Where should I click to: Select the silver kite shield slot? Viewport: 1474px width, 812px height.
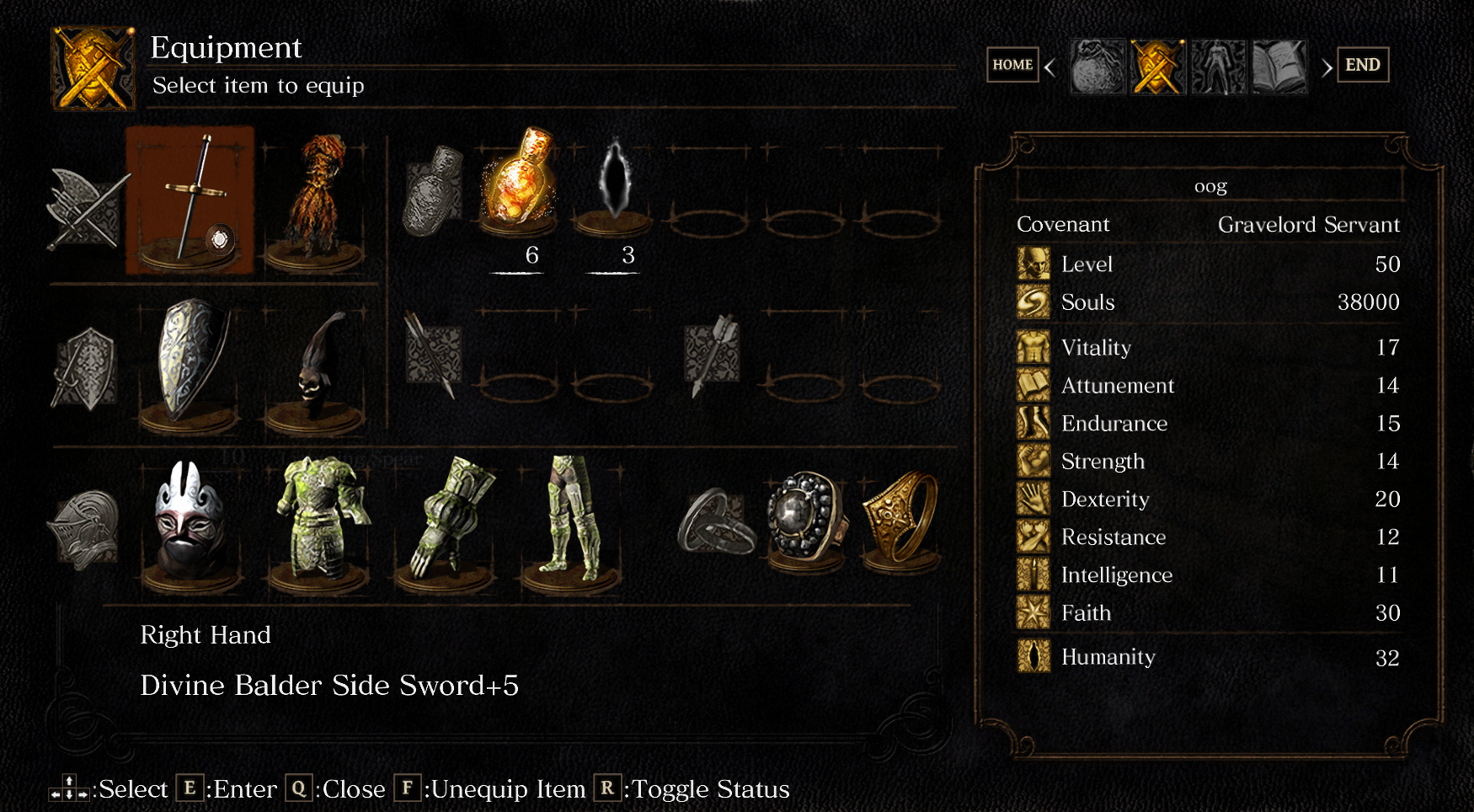[x=190, y=362]
